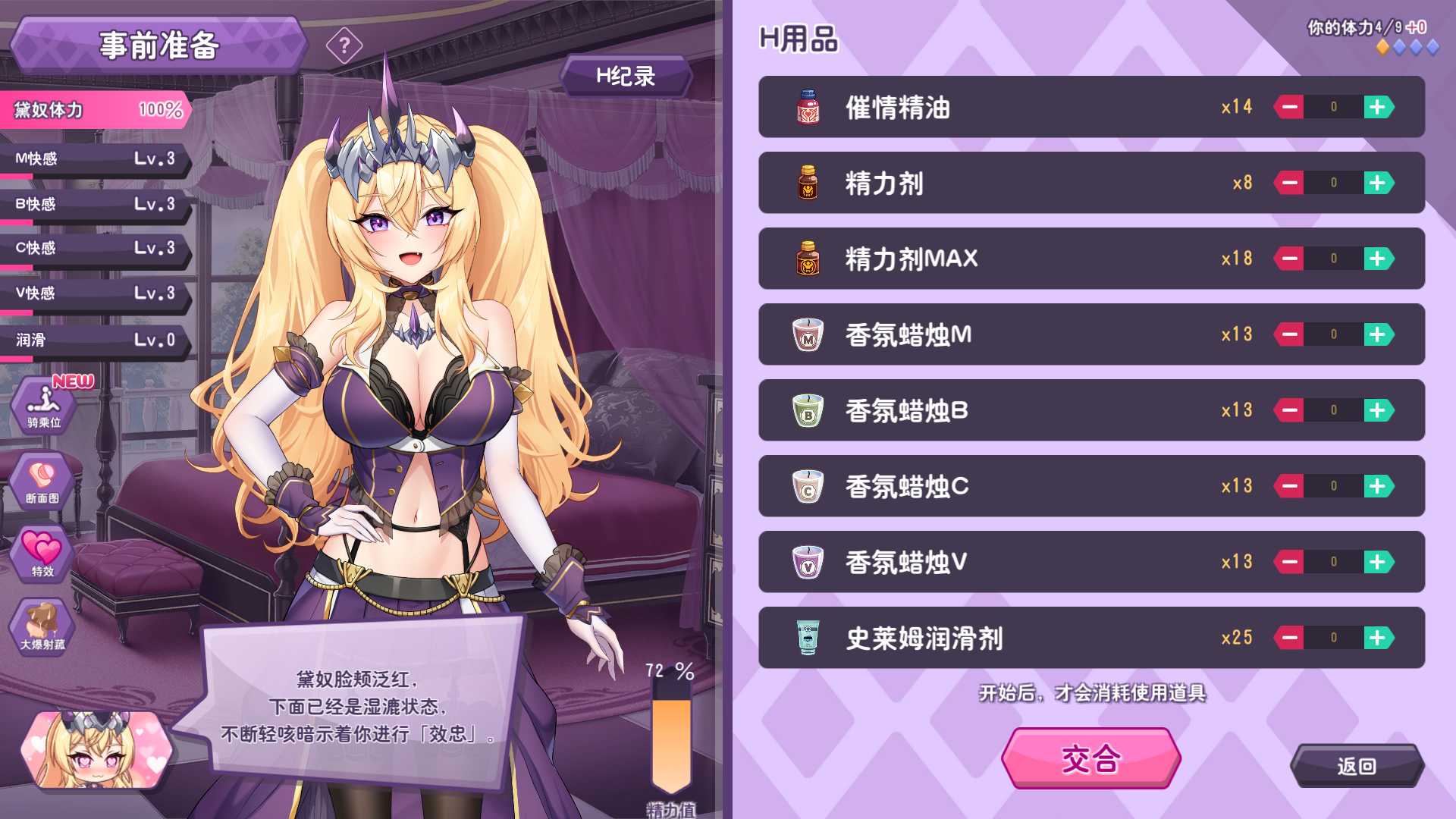Increase 催情精油 quantity with plus button
1456x819 pixels.
1379,107
